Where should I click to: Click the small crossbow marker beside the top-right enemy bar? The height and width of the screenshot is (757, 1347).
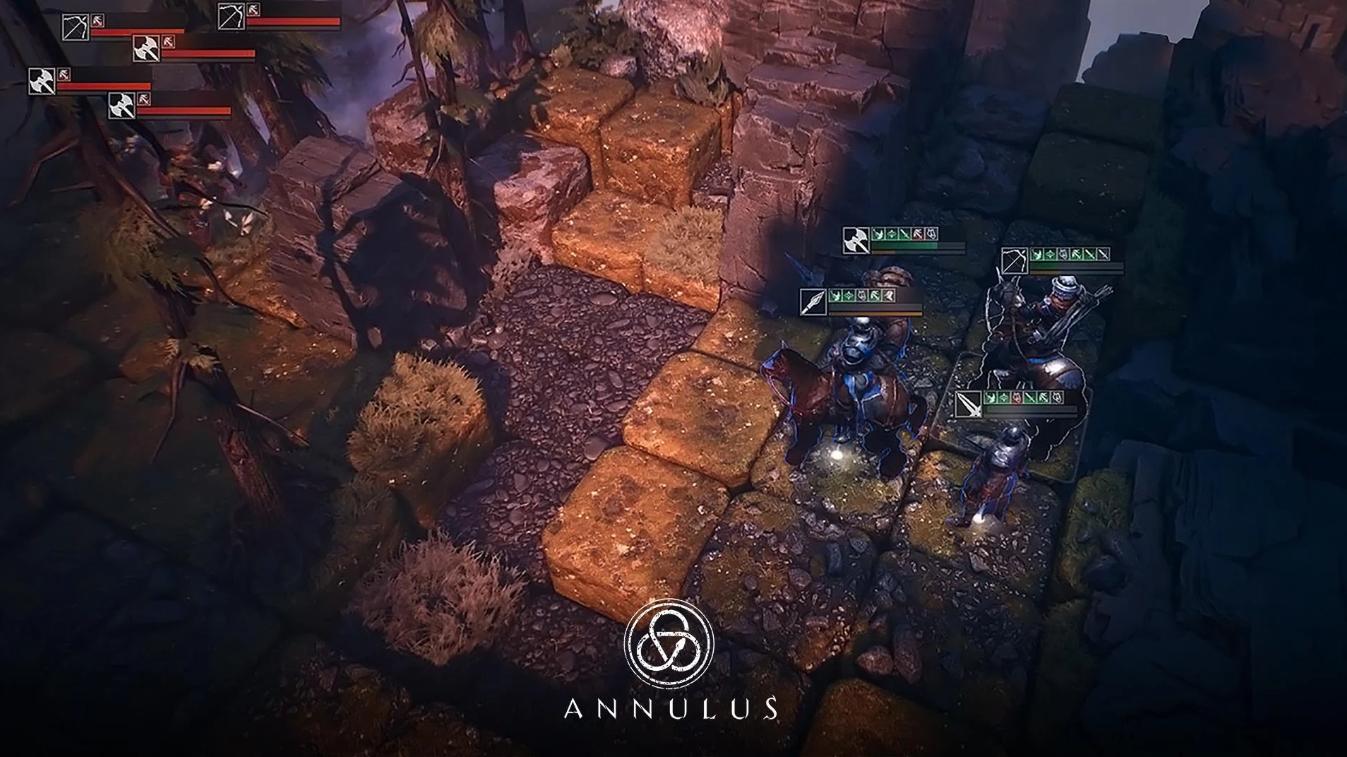coord(252,10)
